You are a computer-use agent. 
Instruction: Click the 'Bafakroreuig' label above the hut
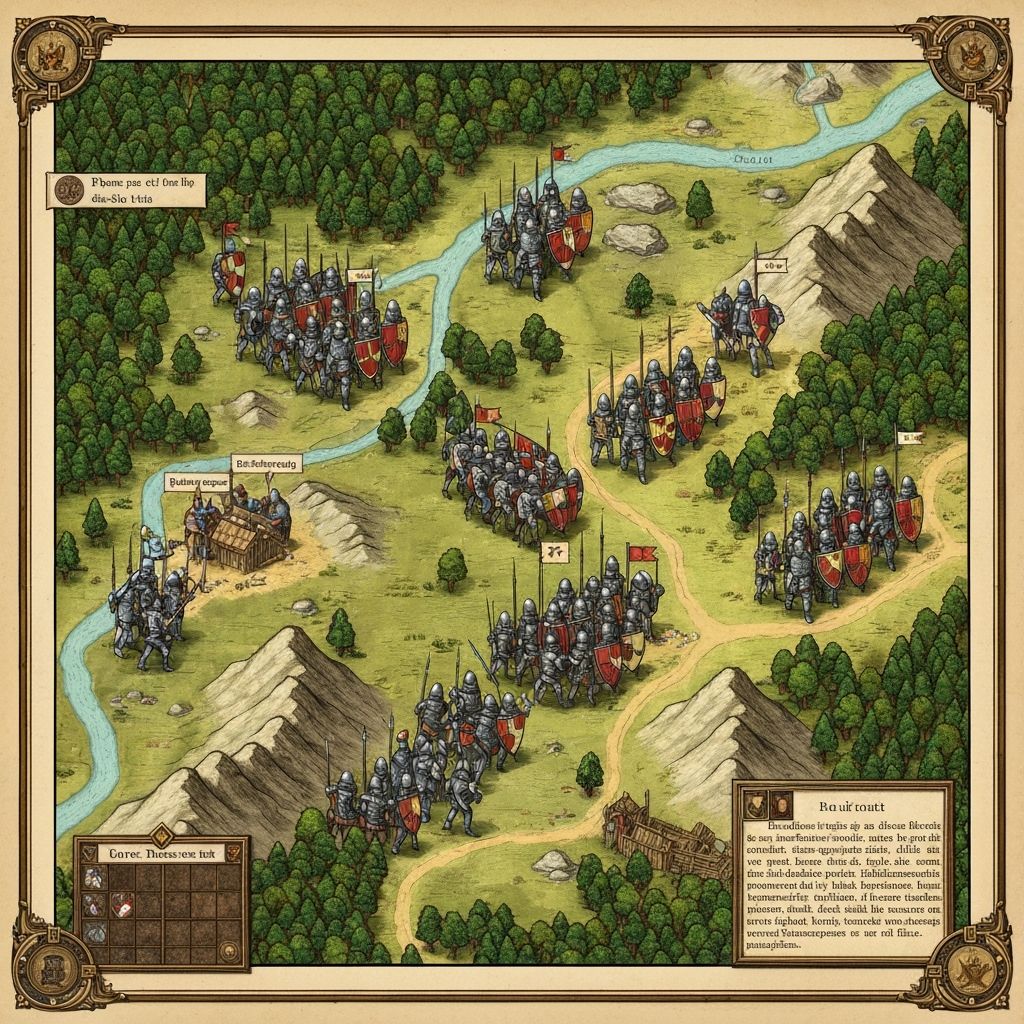[x=265, y=463]
